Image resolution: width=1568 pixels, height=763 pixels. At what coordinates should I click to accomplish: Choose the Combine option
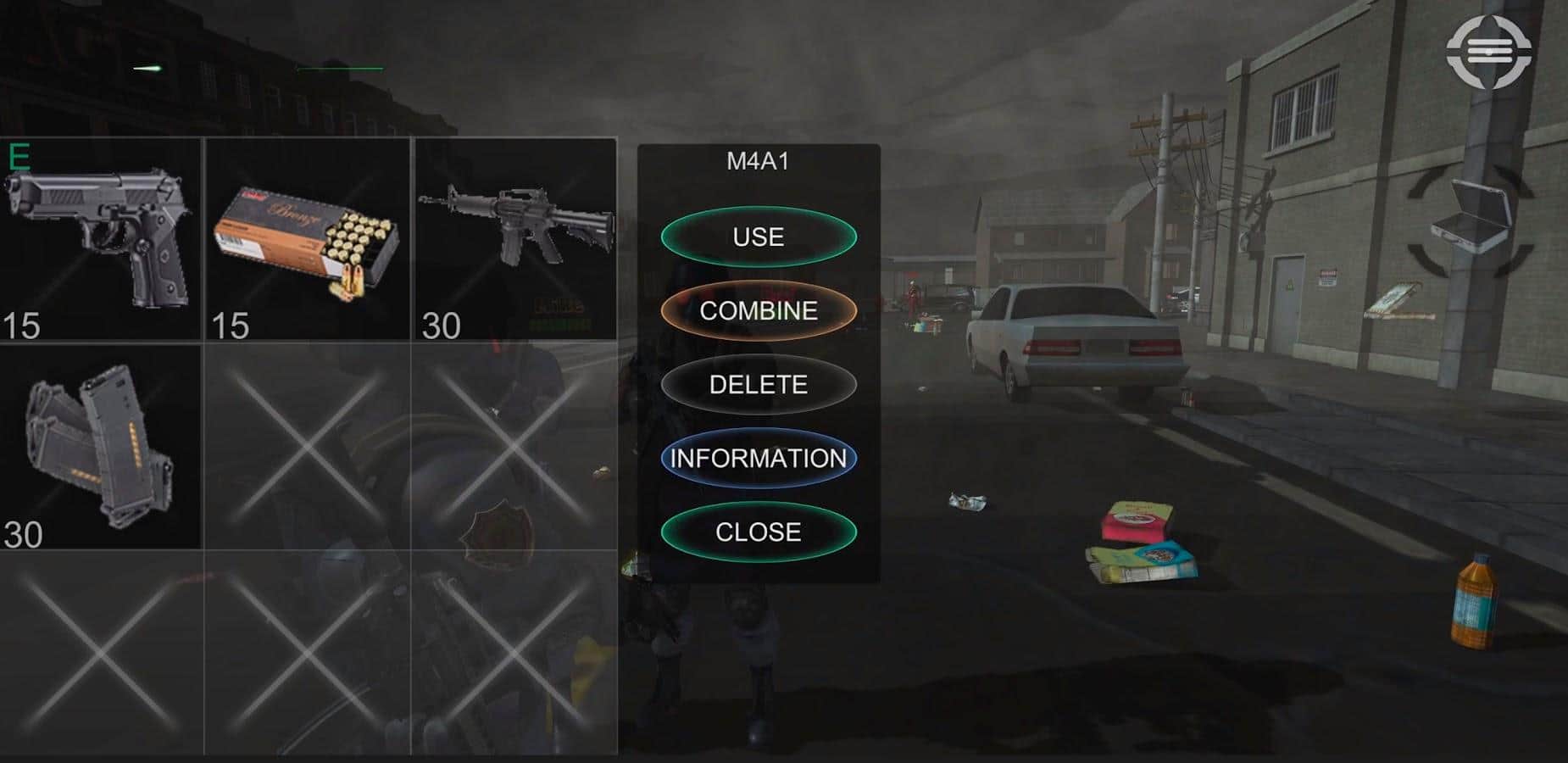pos(759,310)
